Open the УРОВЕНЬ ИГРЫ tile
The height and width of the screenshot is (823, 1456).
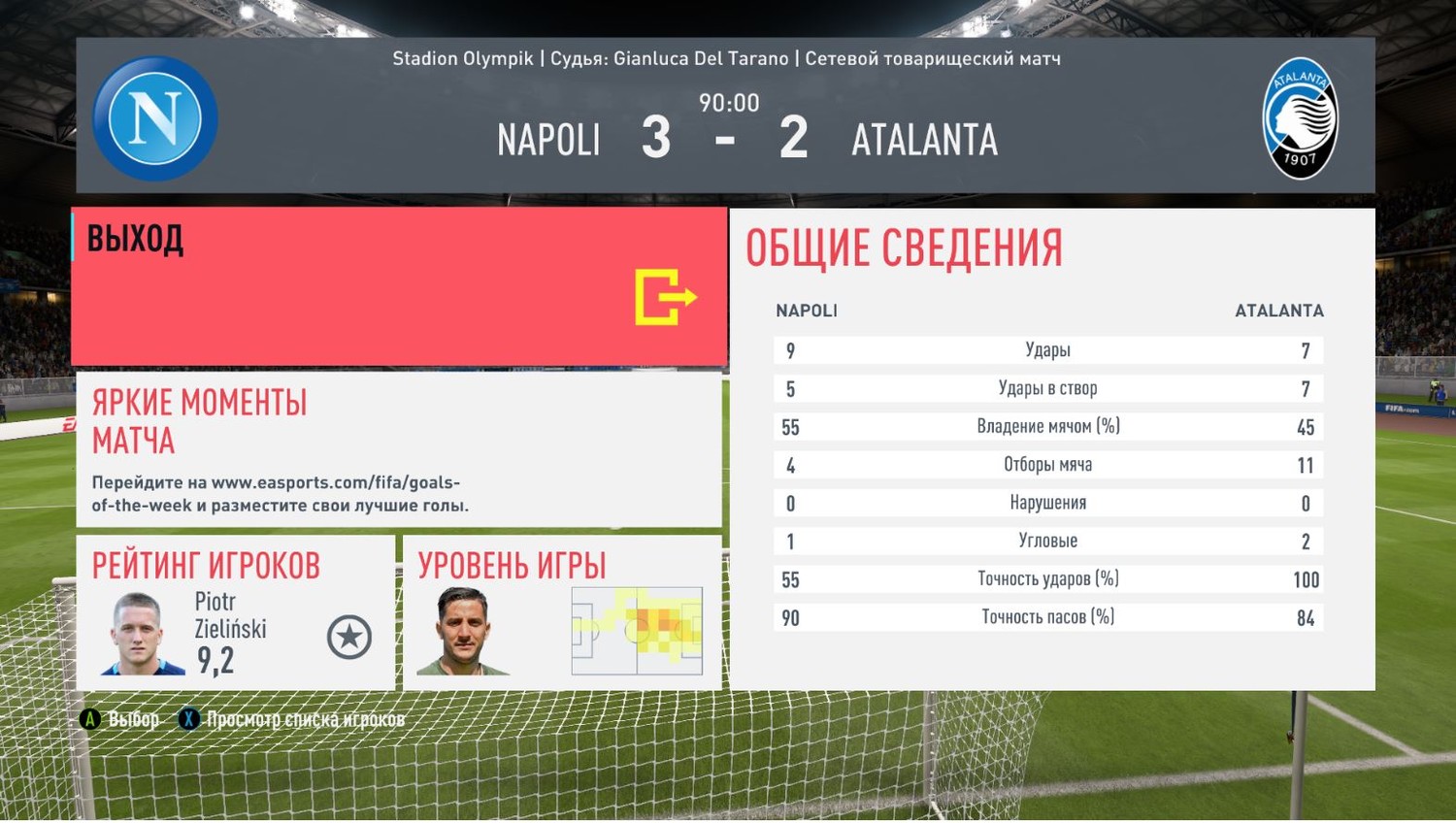pyautogui.click(x=562, y=612)
